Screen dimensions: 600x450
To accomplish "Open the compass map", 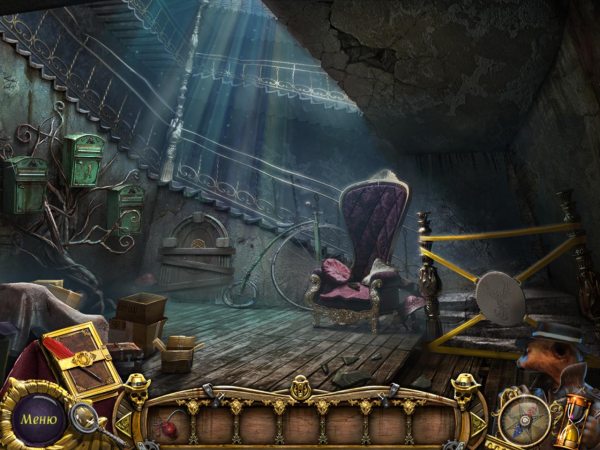I will pyautogui.click(x=525, y=416).
